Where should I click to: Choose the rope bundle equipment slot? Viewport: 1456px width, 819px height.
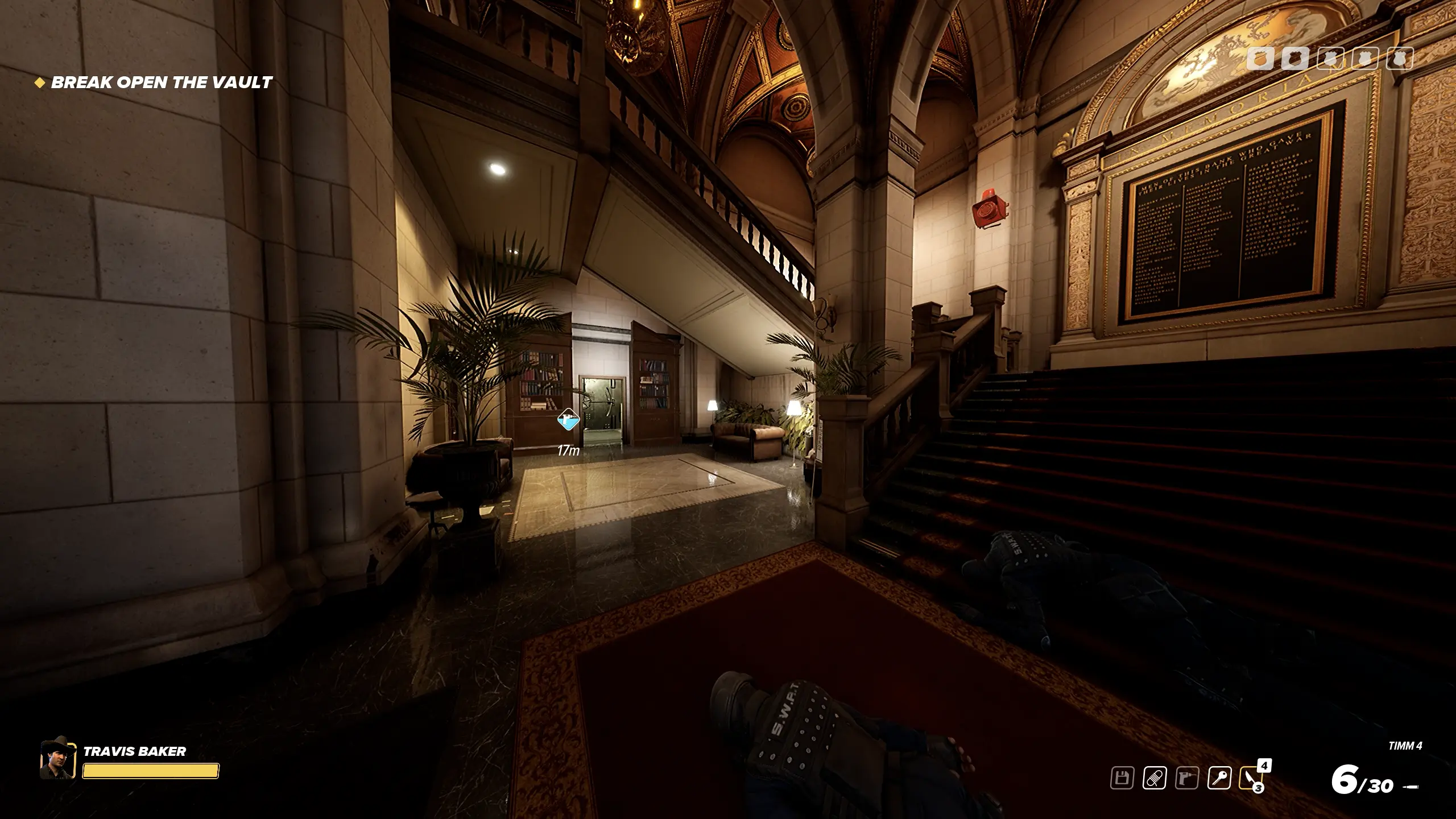pos(1155,777)
